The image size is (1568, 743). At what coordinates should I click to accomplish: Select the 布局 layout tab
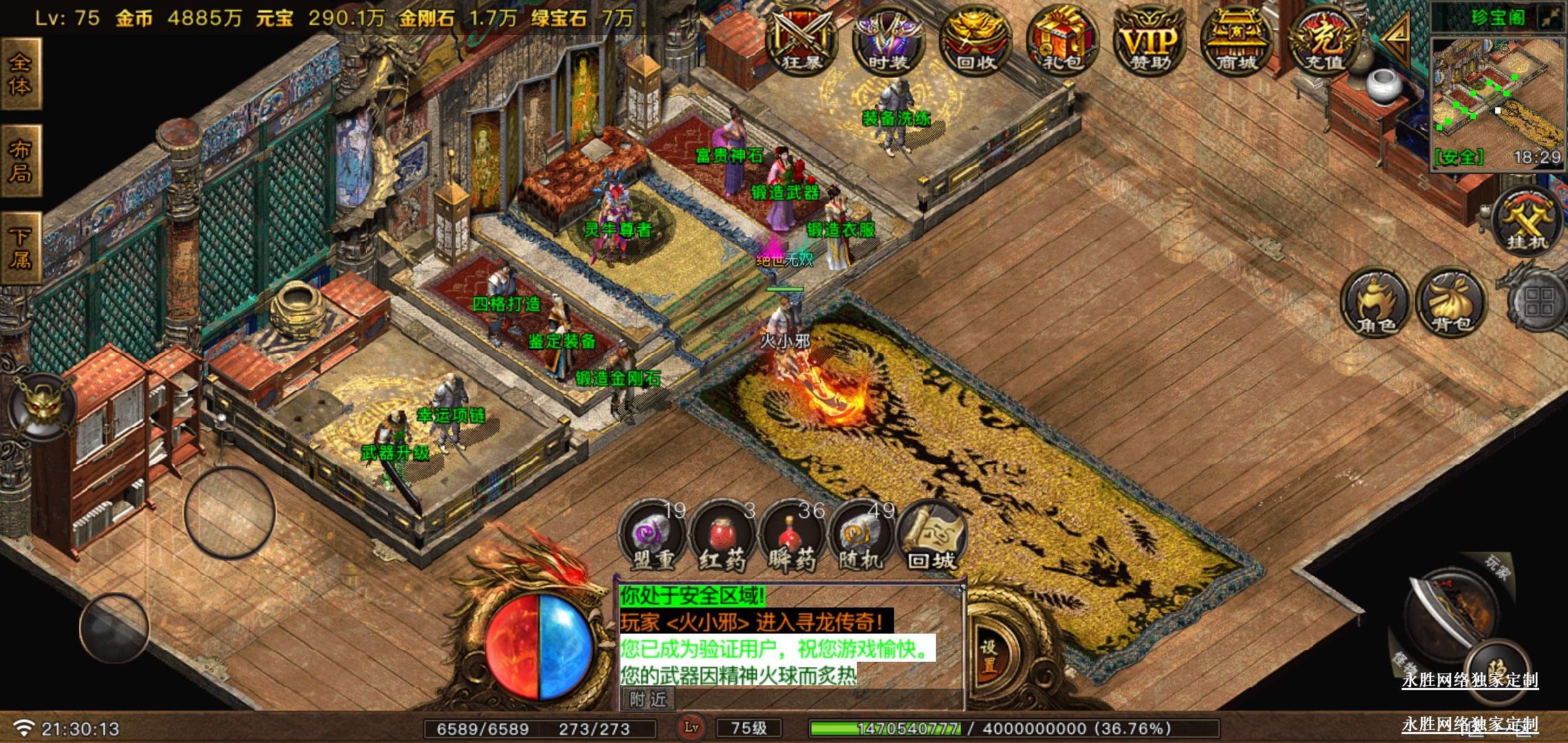click(x=21, y=161)
